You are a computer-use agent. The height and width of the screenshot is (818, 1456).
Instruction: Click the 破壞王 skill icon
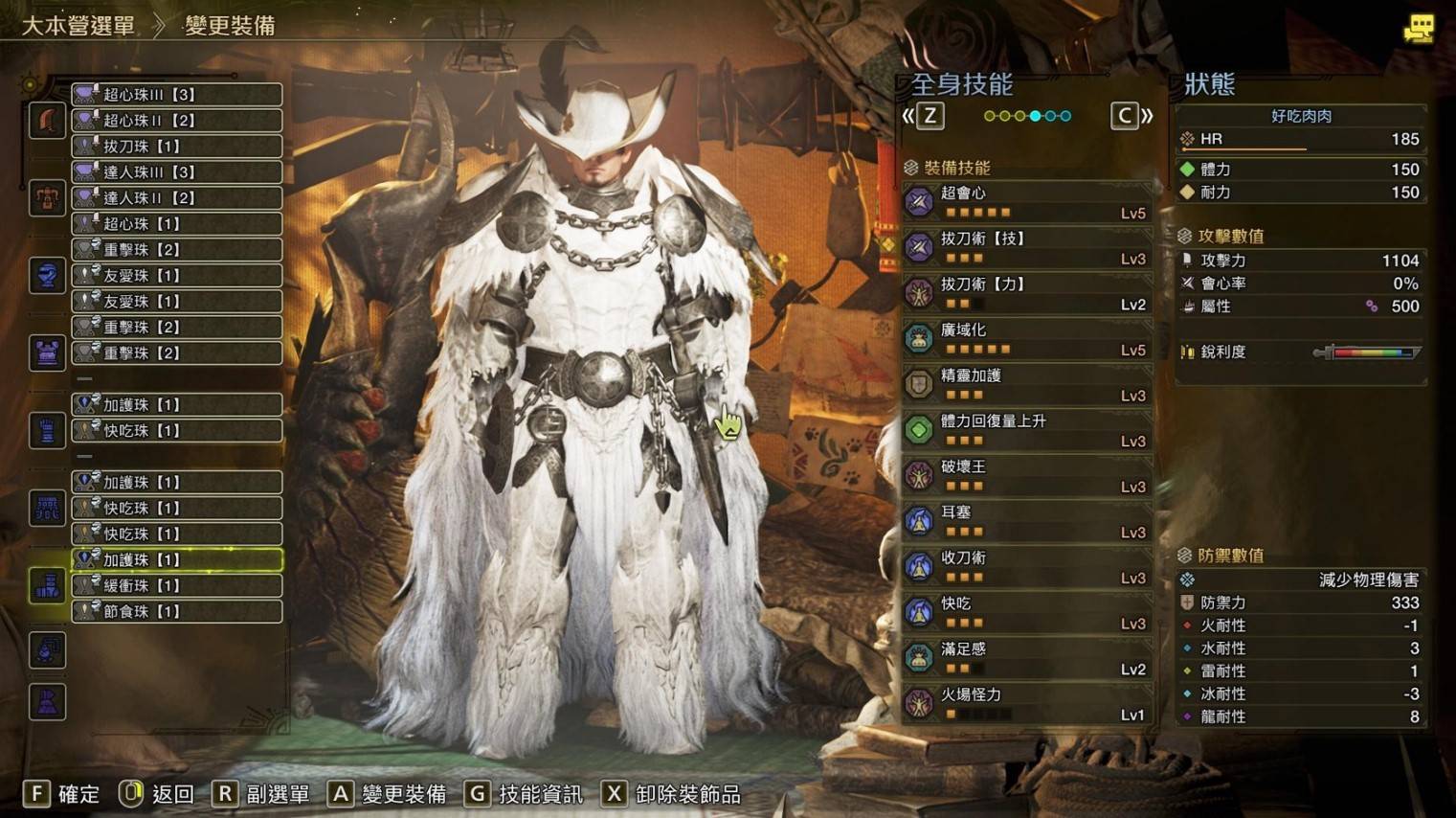[x=917, y=476]
